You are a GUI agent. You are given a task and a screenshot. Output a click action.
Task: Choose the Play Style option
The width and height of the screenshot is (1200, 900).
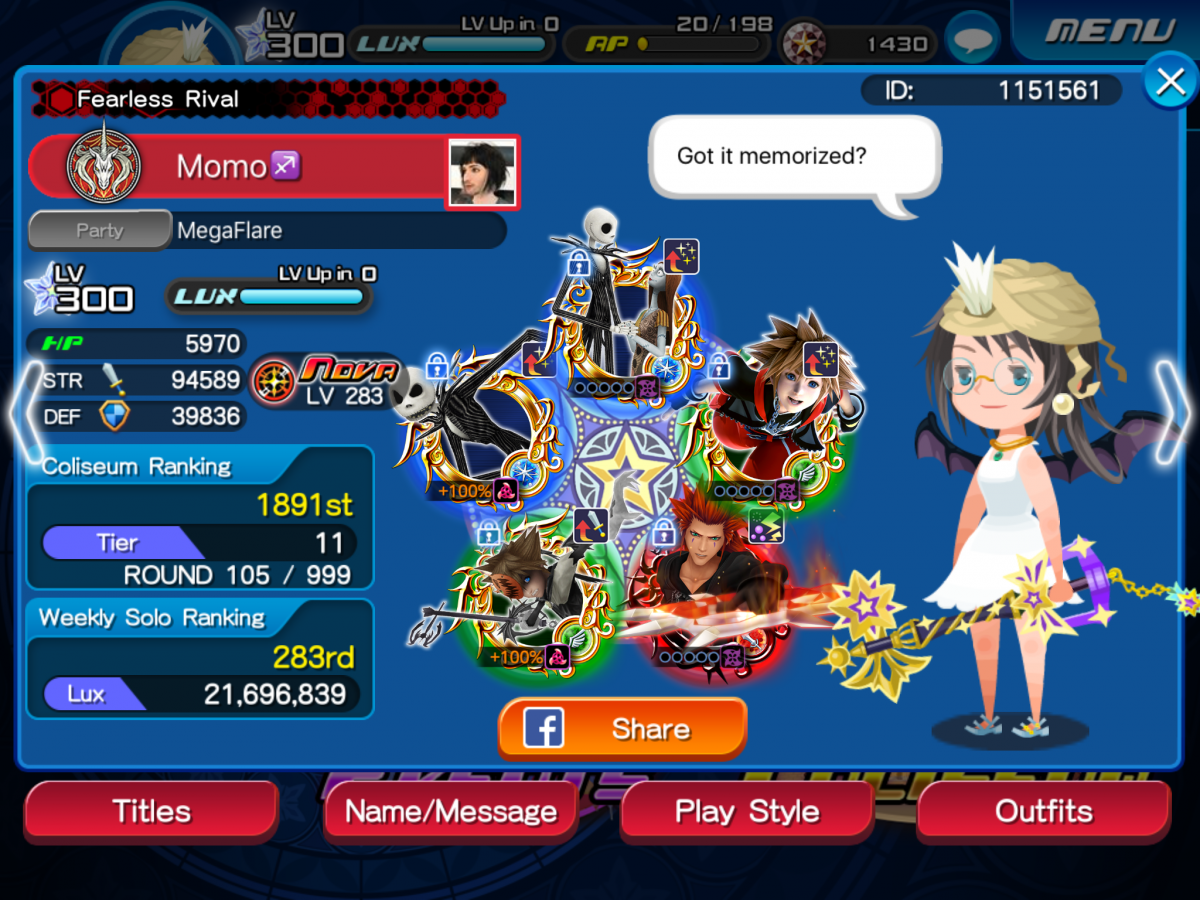tap(747, 811)
